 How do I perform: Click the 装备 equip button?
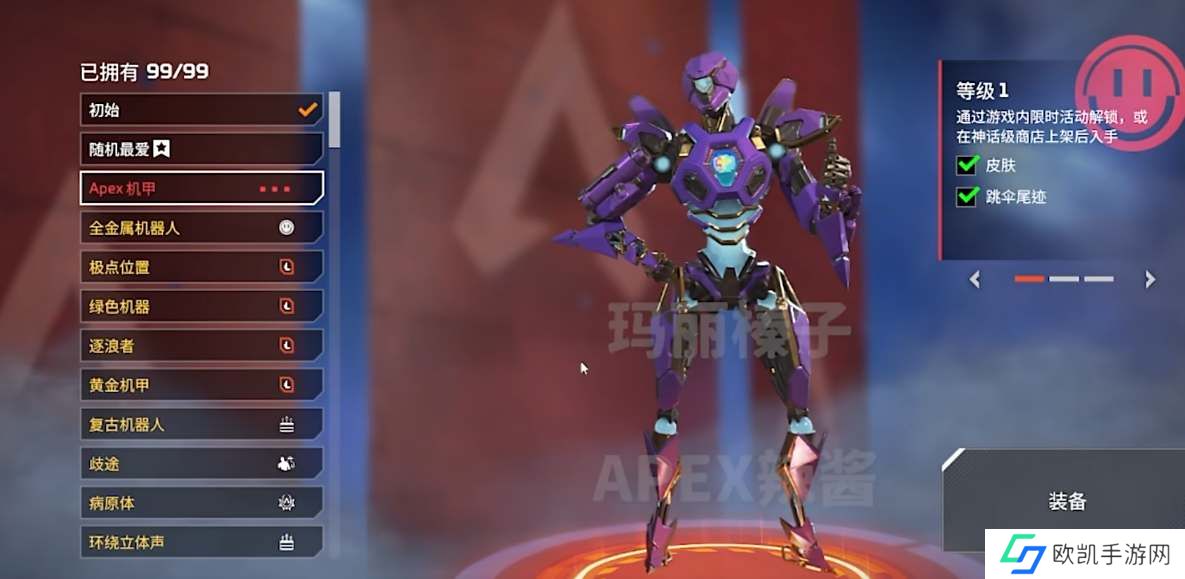click(1067, 502)
